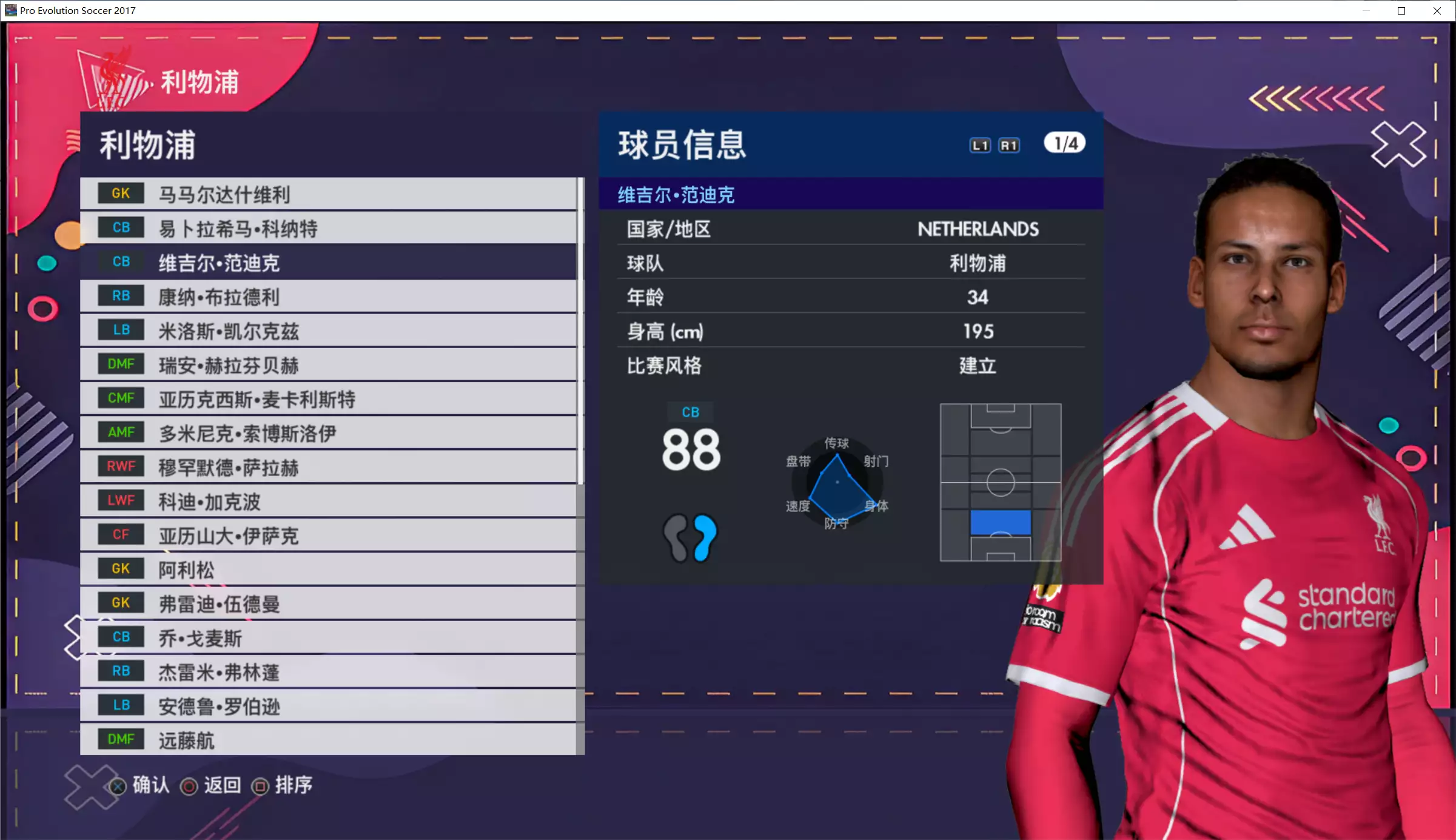This screenshot has height=840, width=1456.
Task: Pick right back 康纳·布拉德利
Action: (327, 297)
